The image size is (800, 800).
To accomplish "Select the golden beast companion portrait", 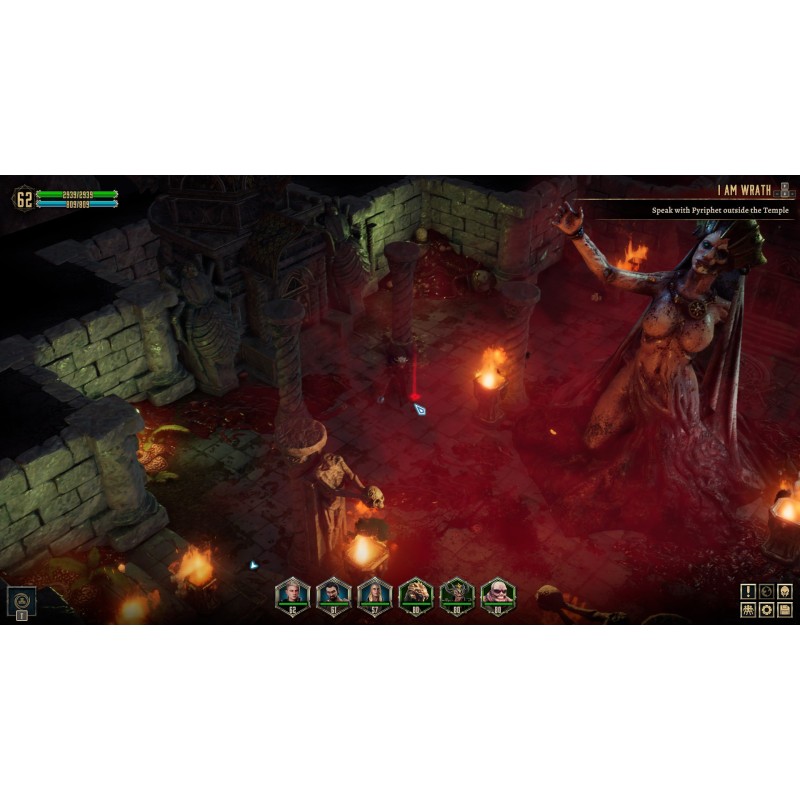I will [x=416, y=595].
